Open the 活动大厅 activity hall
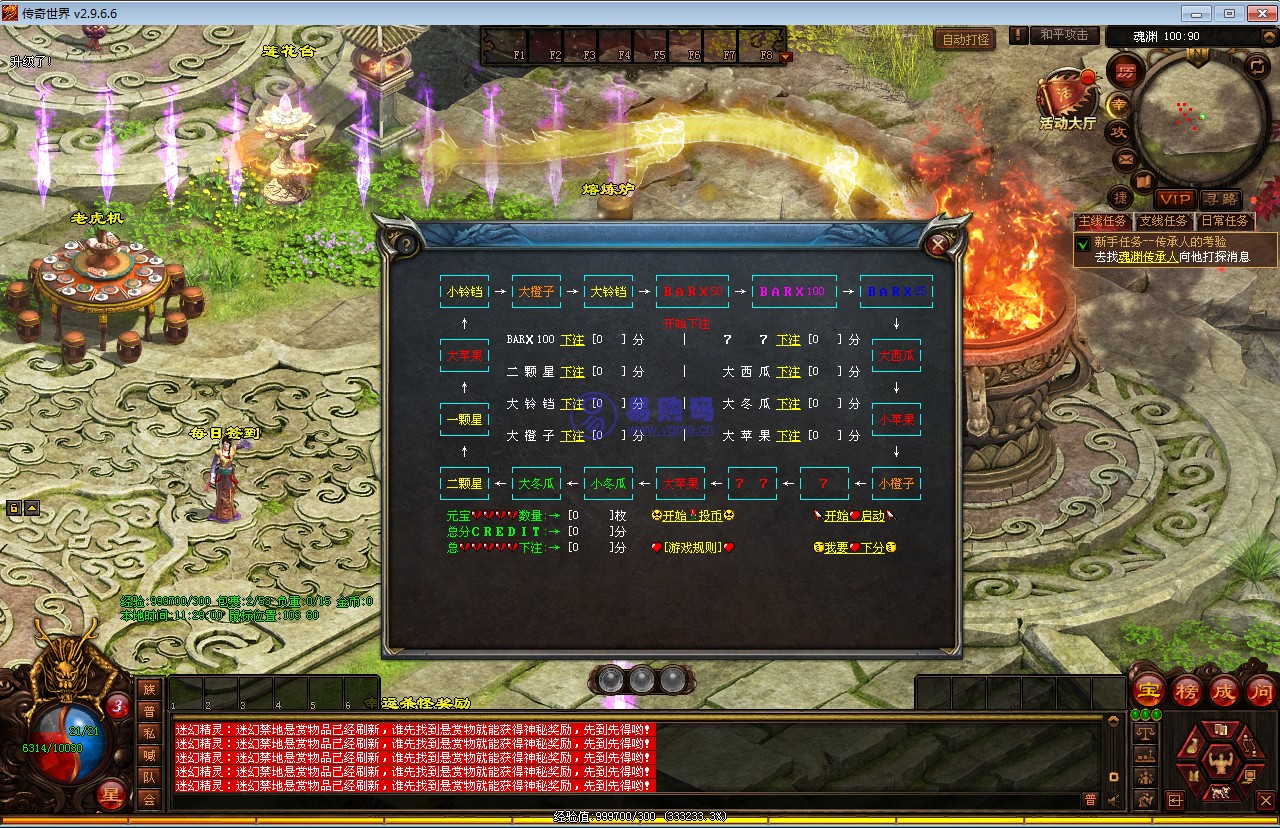 click(1066, 100)
